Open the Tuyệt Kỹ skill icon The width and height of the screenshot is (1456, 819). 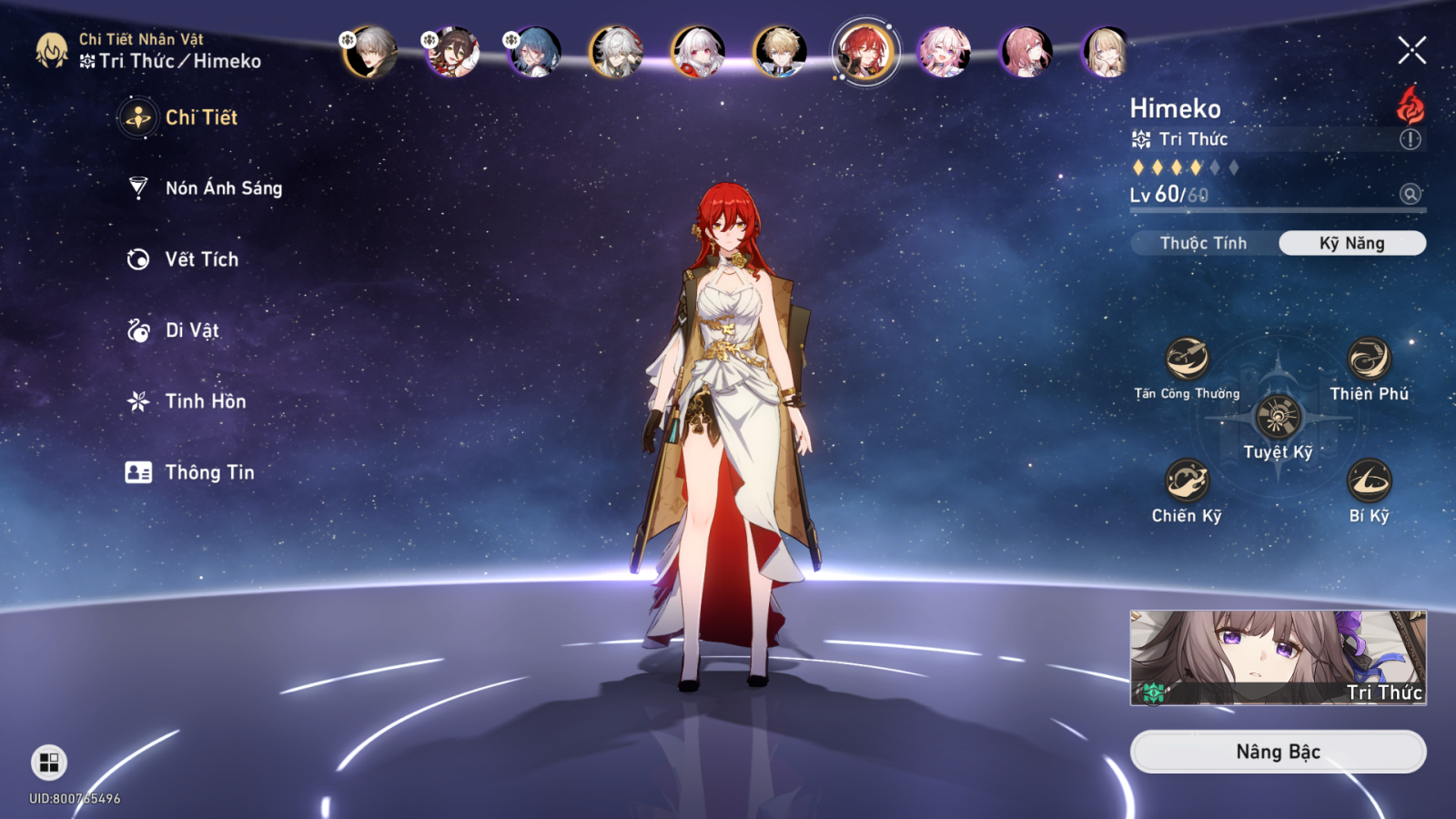[x=1278, y=417]
